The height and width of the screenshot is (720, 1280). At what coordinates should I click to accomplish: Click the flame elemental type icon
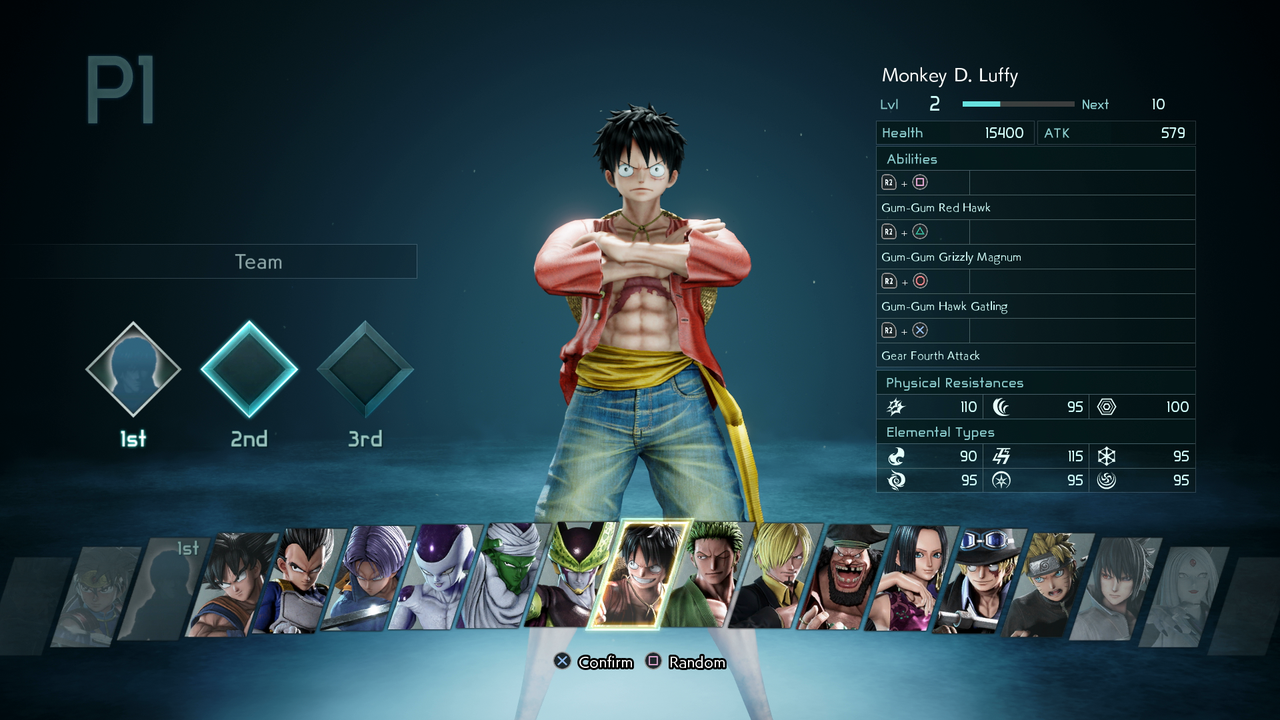(896, 456)
